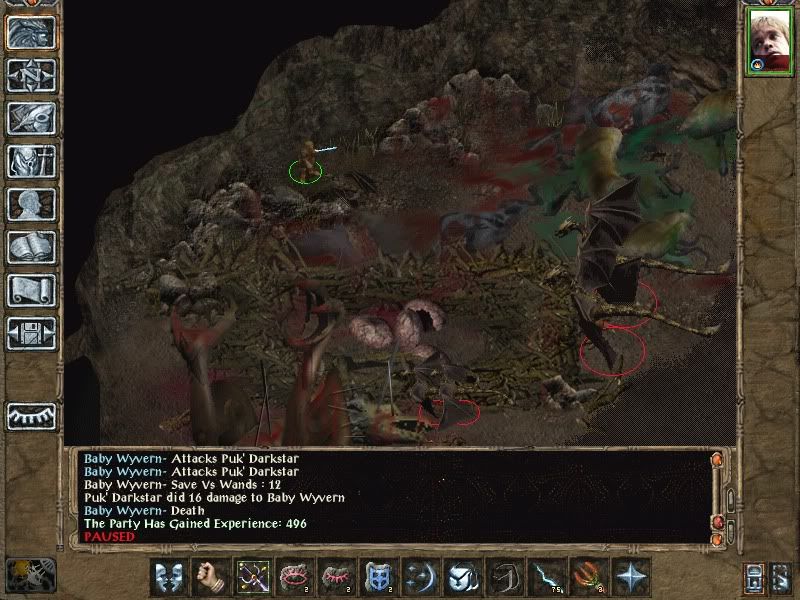This screenshot has height=600, width=800.
Task: Activate the crescent moon quick slot
Action: click(420, 577)
